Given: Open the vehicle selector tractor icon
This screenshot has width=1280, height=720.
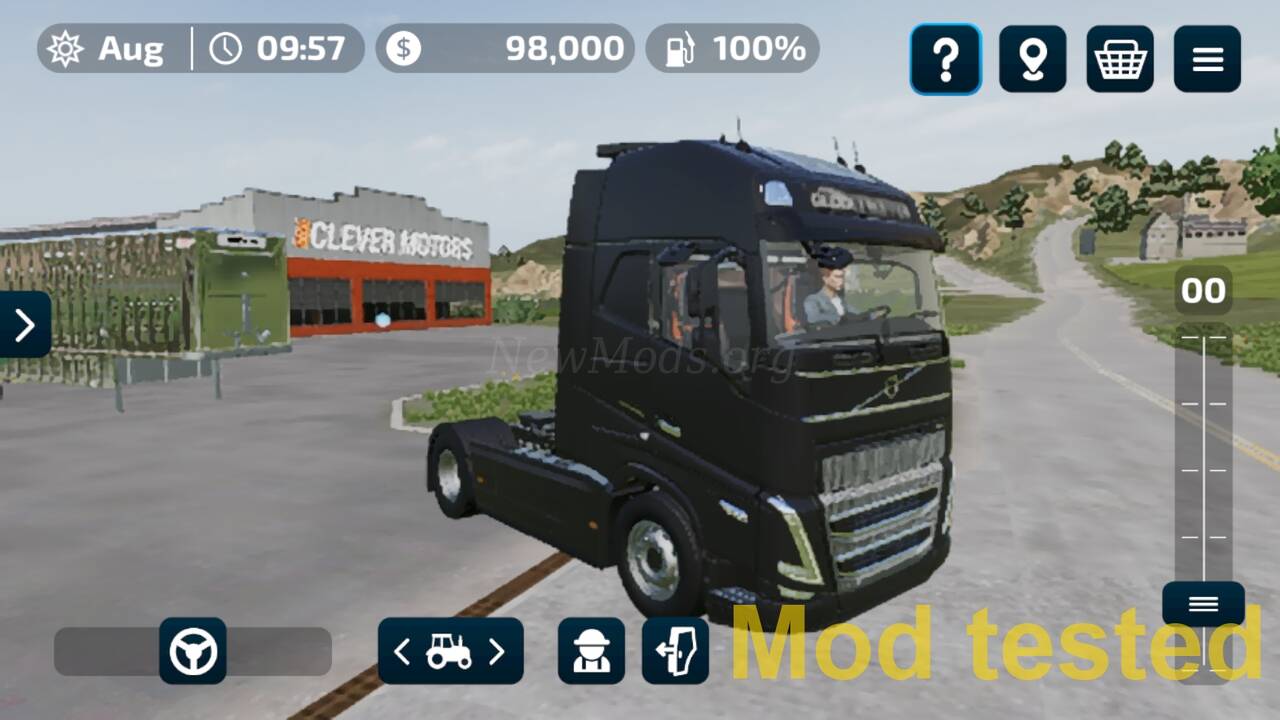Looking at the screenshot, I should coord(450,651).
